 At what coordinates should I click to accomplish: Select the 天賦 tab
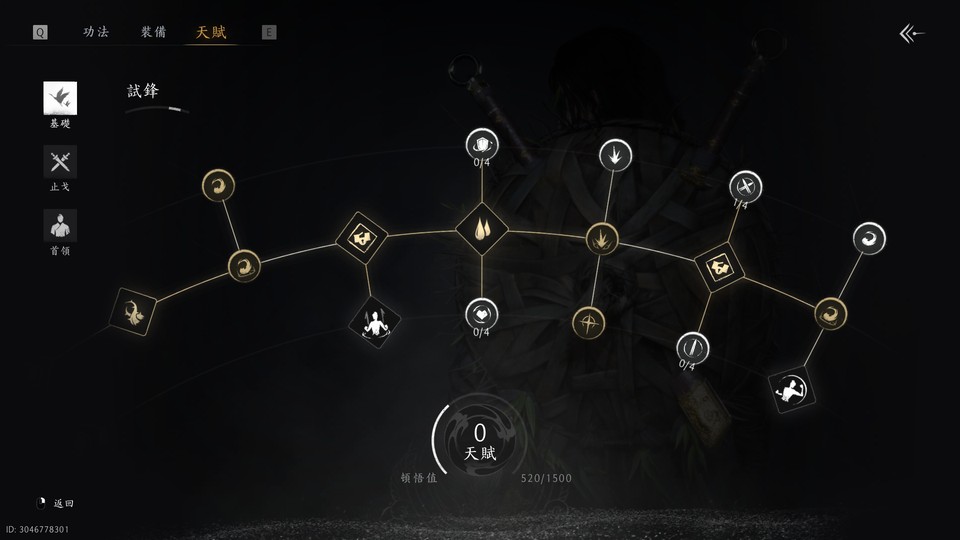pyautogui.click(x=211, y=32)
